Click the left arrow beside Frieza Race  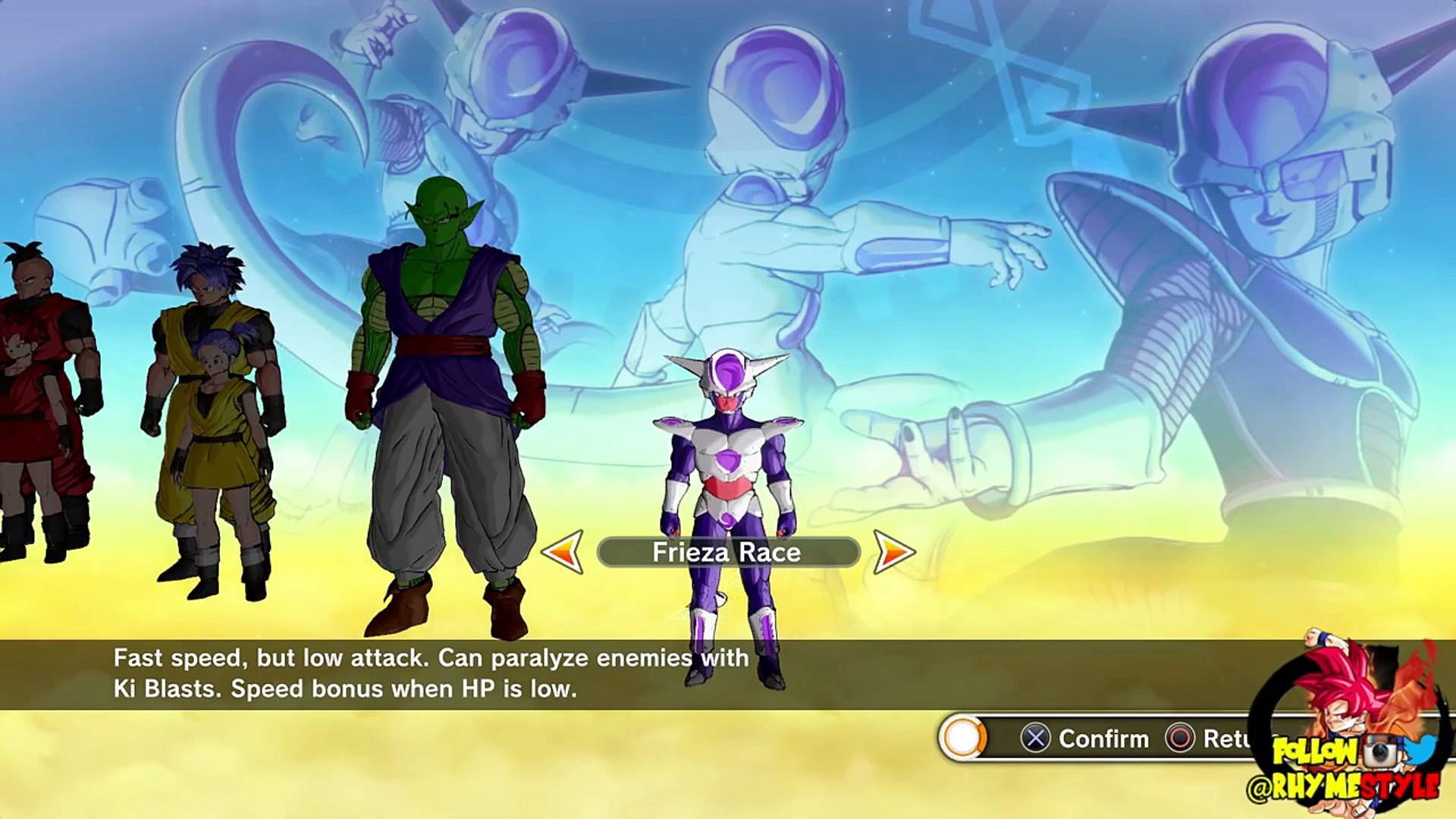click(x=563, y=551)
